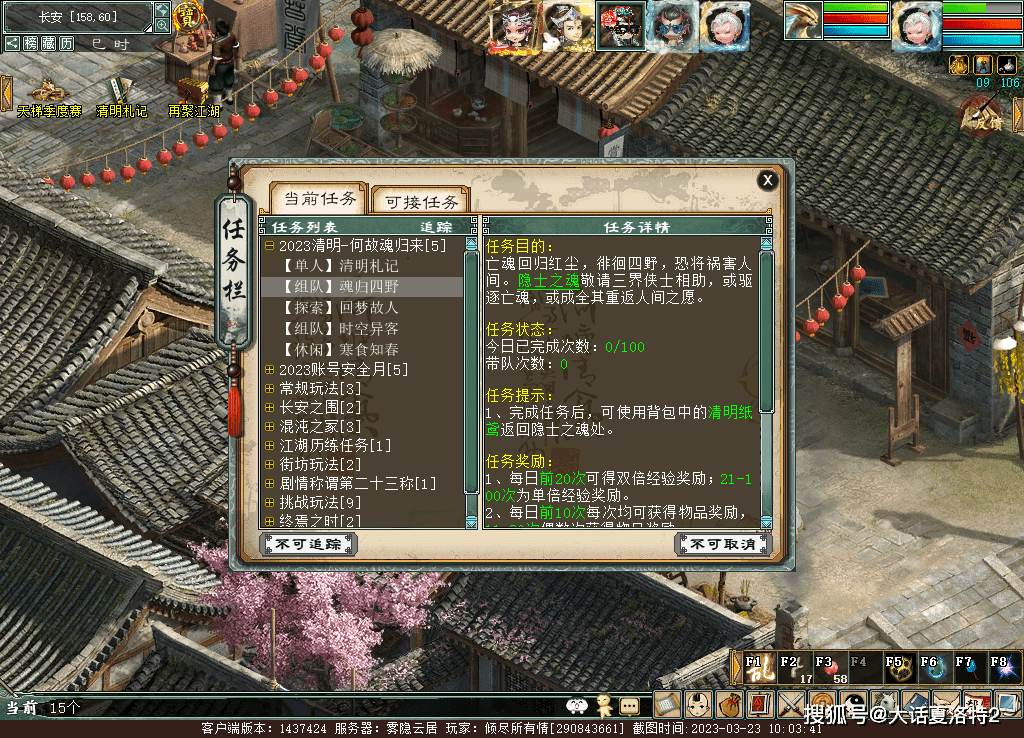Collapse the 2023清明-何故魂归来 quest group
1024x738 pixels.
coord(270,246)
